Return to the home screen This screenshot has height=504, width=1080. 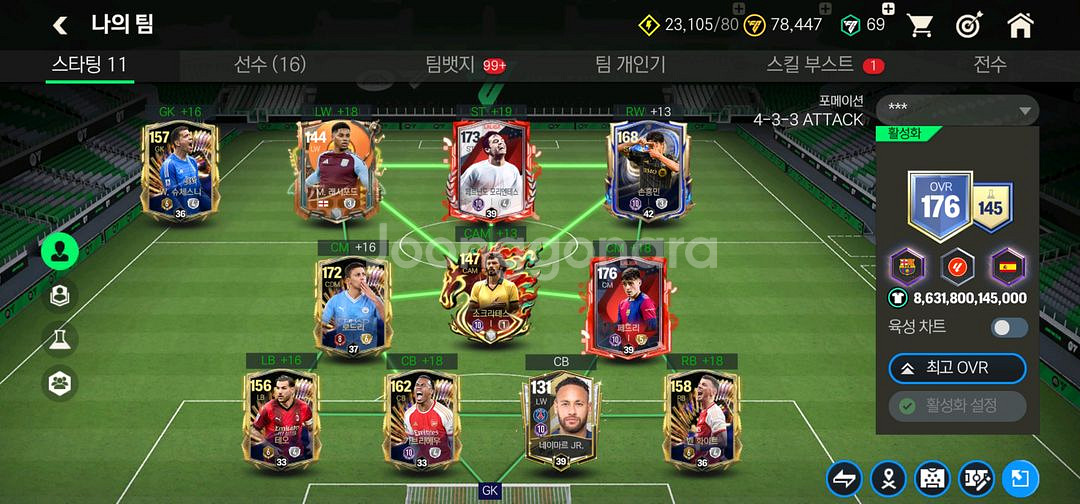pos(1020,25)
